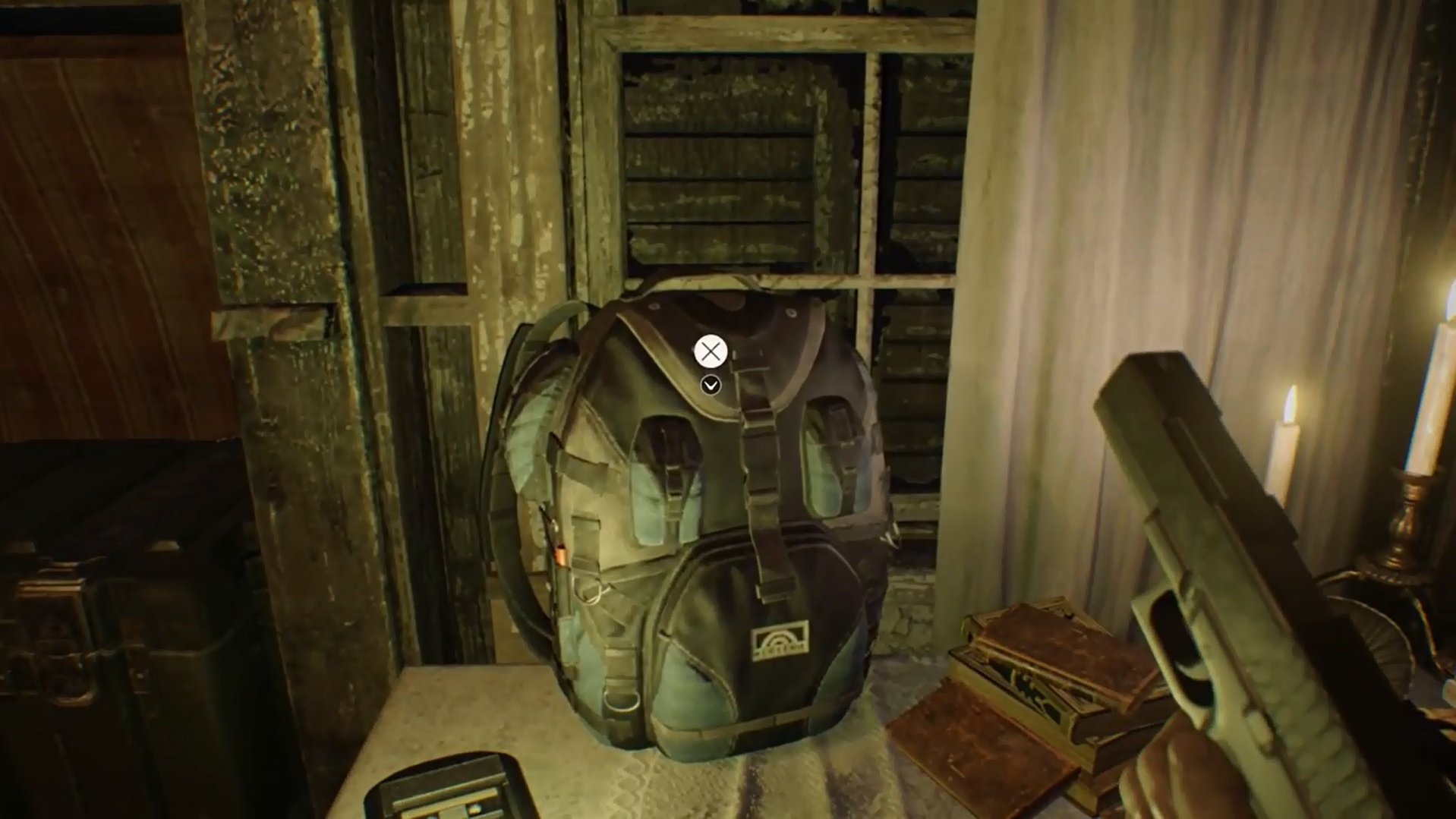1456x819 pixels.
Task: Expand the chevron indicator below the X prompt
Action: pos(710,386)
